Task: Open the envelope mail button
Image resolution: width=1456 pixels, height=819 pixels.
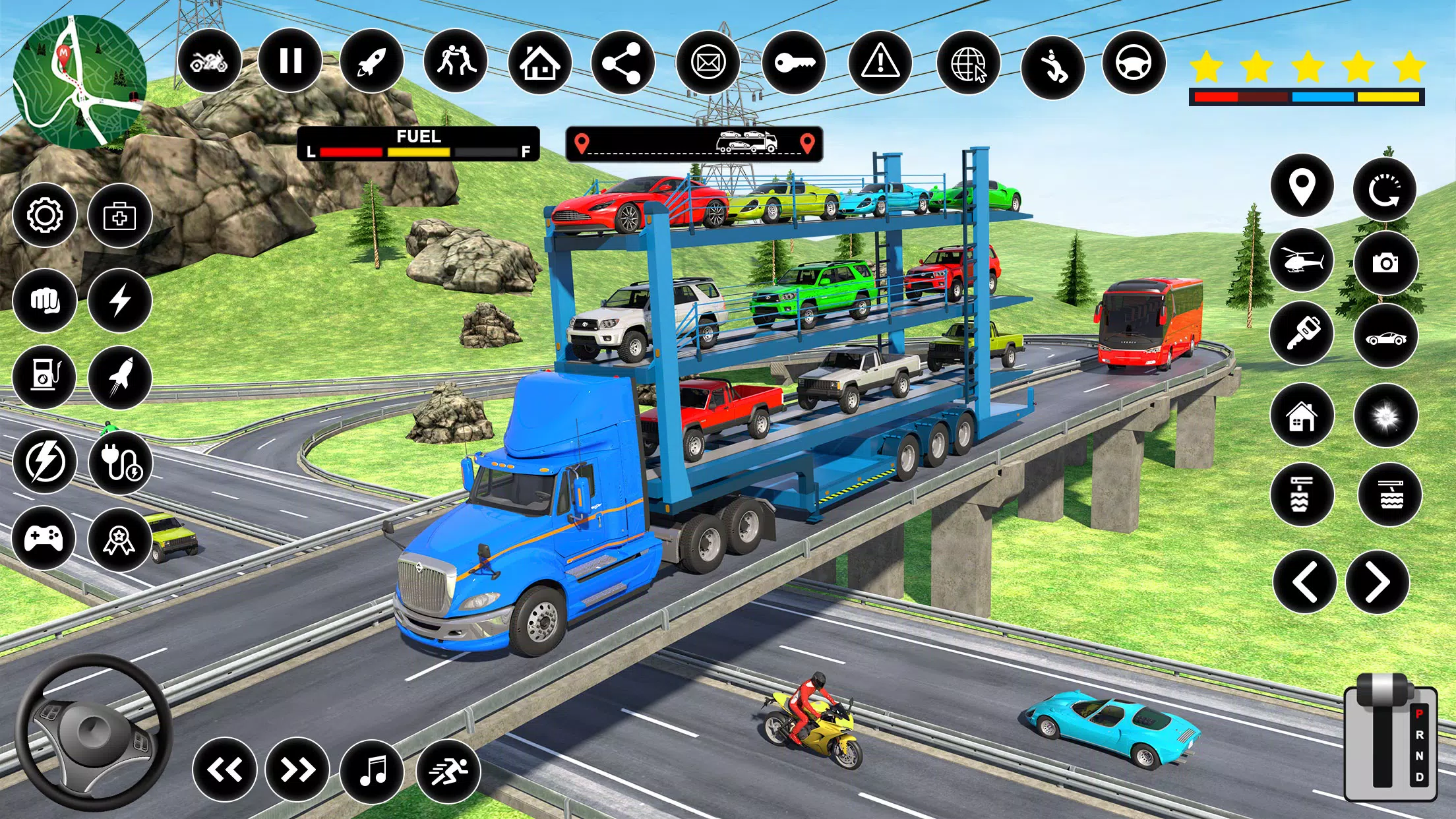Action: [708, 63]
